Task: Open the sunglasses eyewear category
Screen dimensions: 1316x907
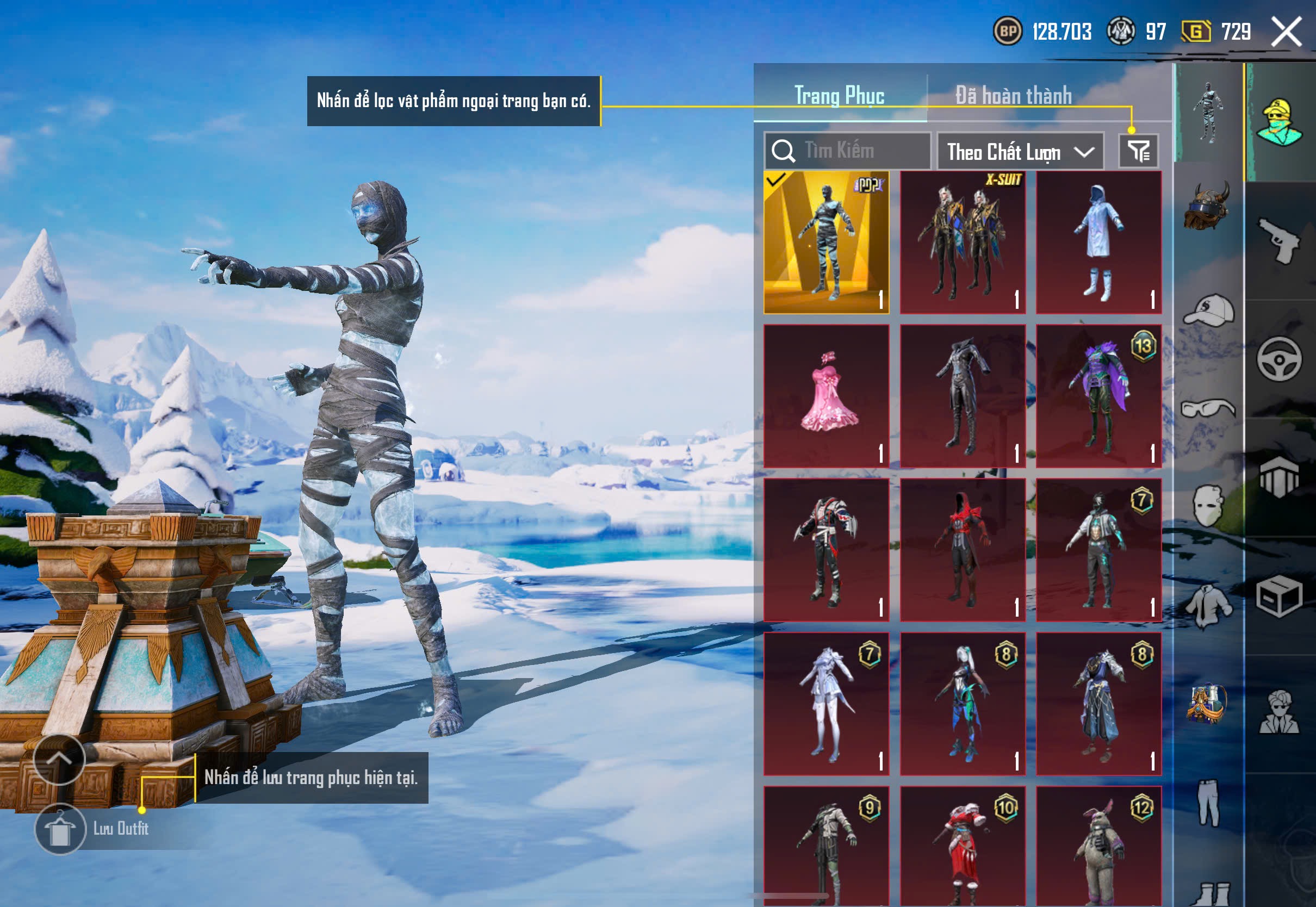Action: pos(1207,408)
